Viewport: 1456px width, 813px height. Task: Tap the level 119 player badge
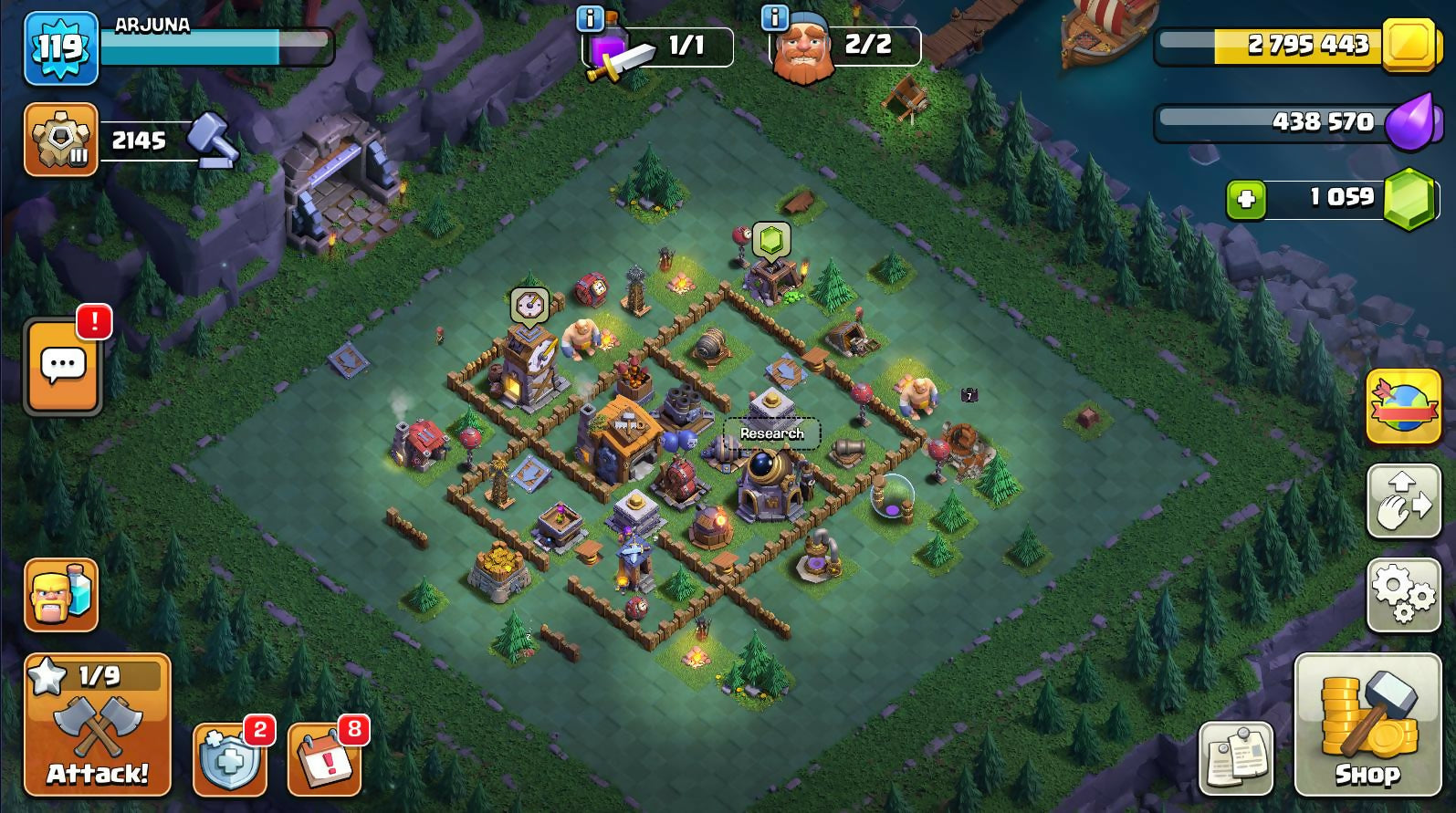coord(60,47)
